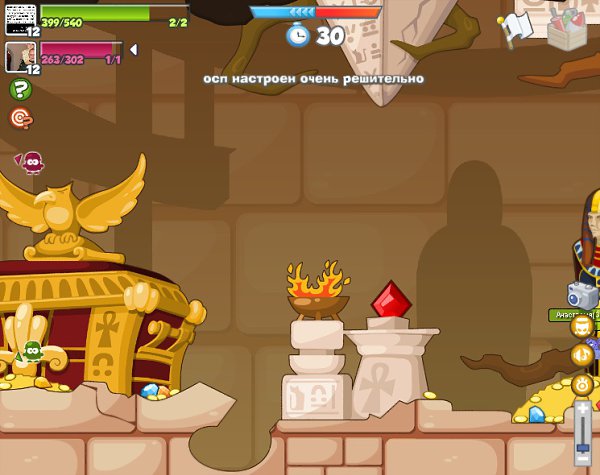Open the green question mark help

[x=20, y=89]
